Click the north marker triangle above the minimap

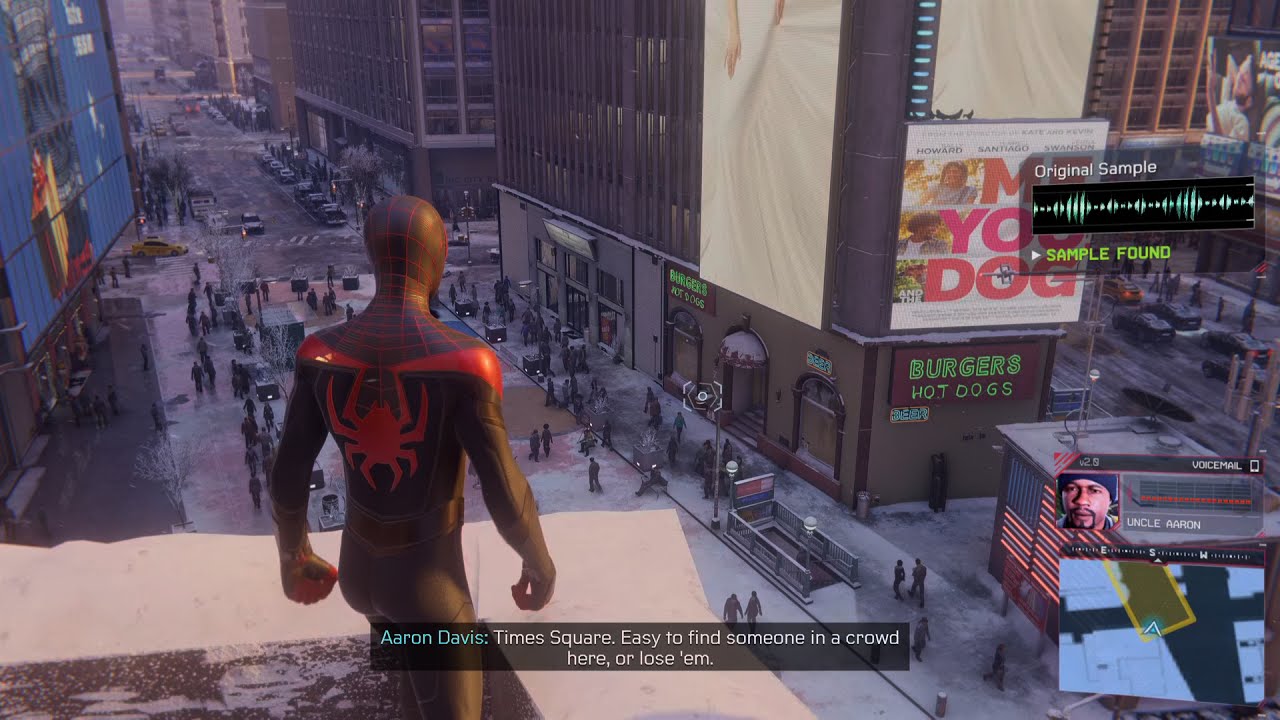click(x=1158, y=560)
